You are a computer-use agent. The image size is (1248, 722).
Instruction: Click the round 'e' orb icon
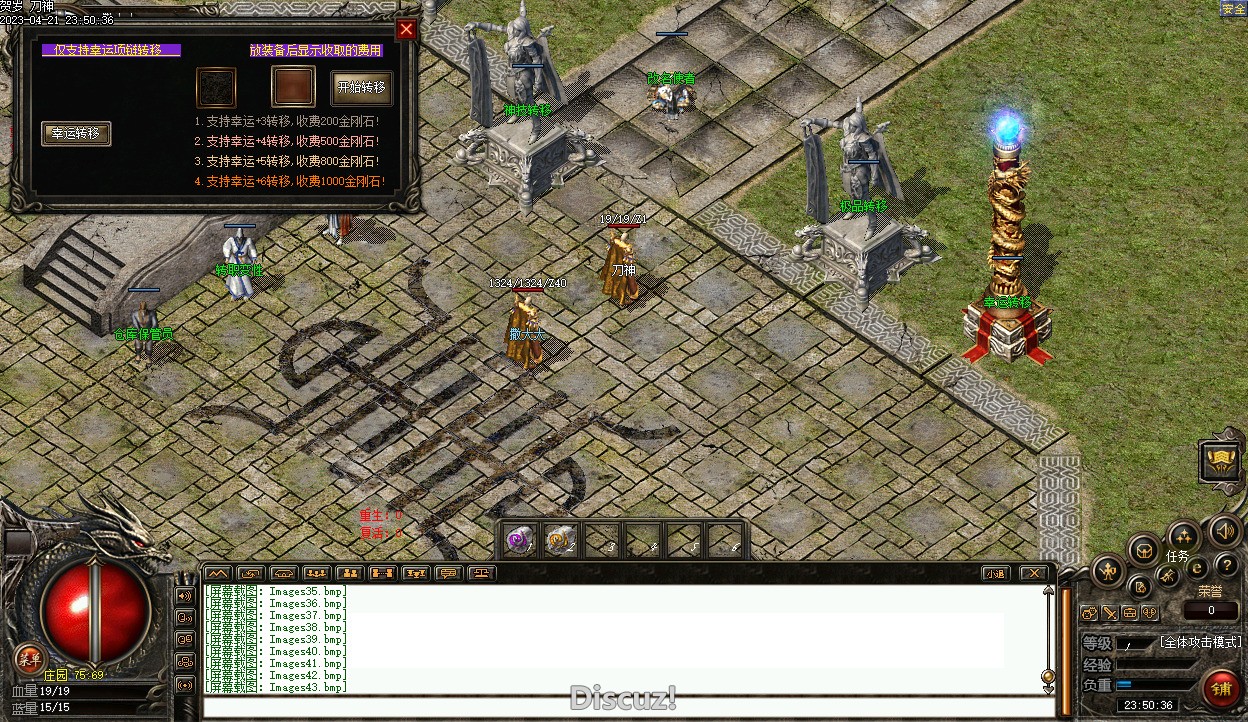coord(1197,567)
